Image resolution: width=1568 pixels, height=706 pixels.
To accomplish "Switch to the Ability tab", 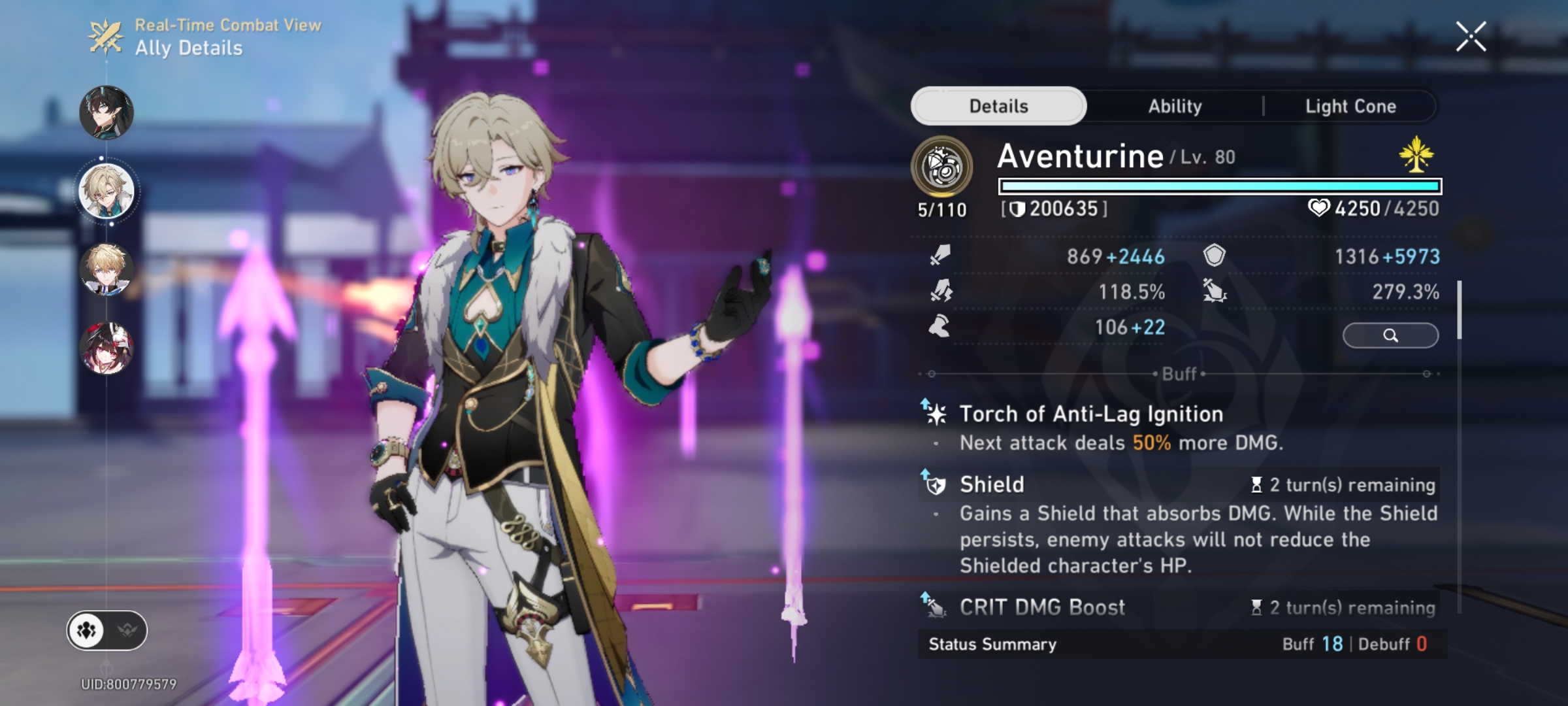I will [1175, 105].
